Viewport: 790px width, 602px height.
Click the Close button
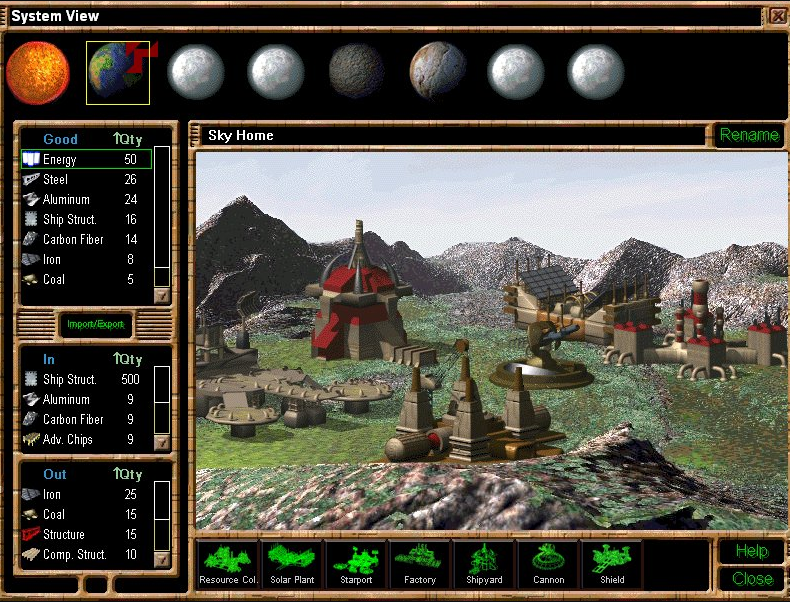[751, 578]
